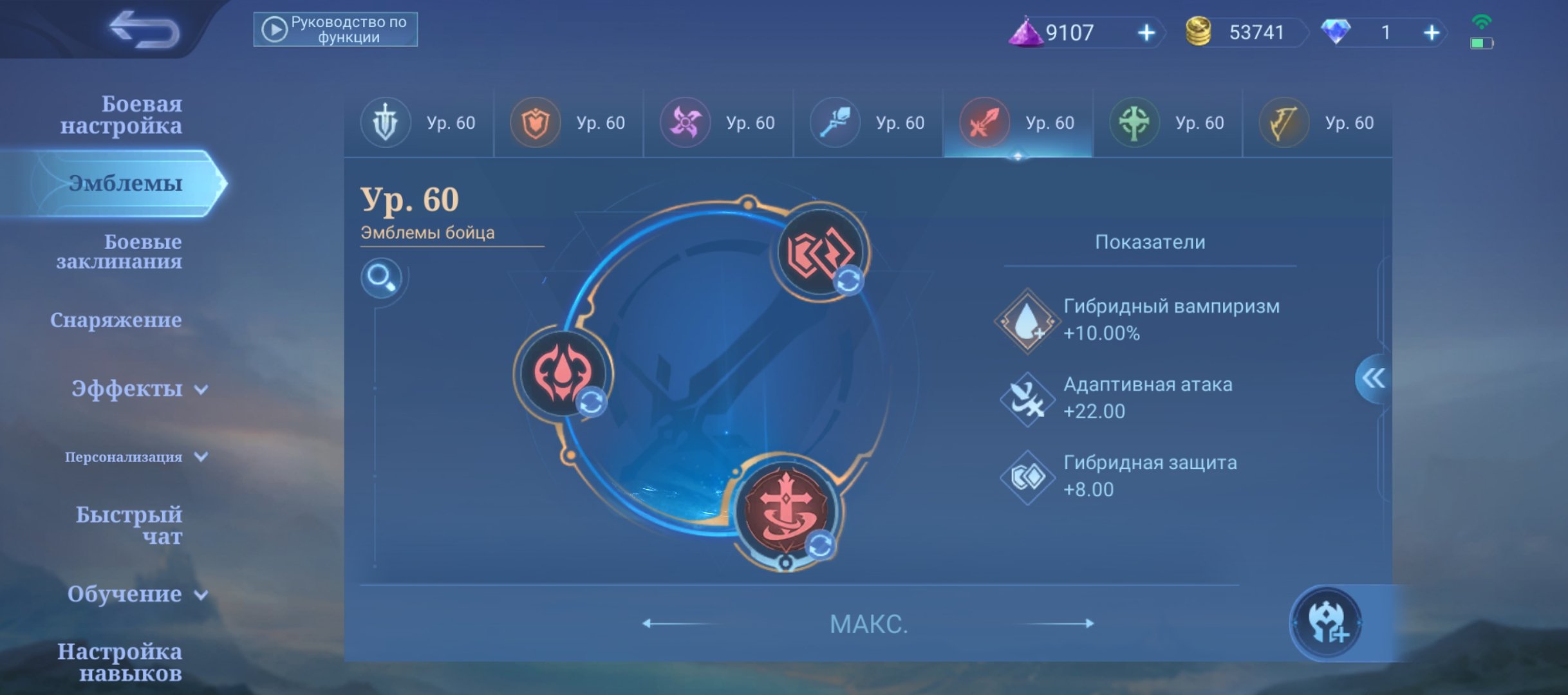Screen dimensions: 1568x695
Task: Swap the left red talent using its circular arrows
Action: coord(593,401)
